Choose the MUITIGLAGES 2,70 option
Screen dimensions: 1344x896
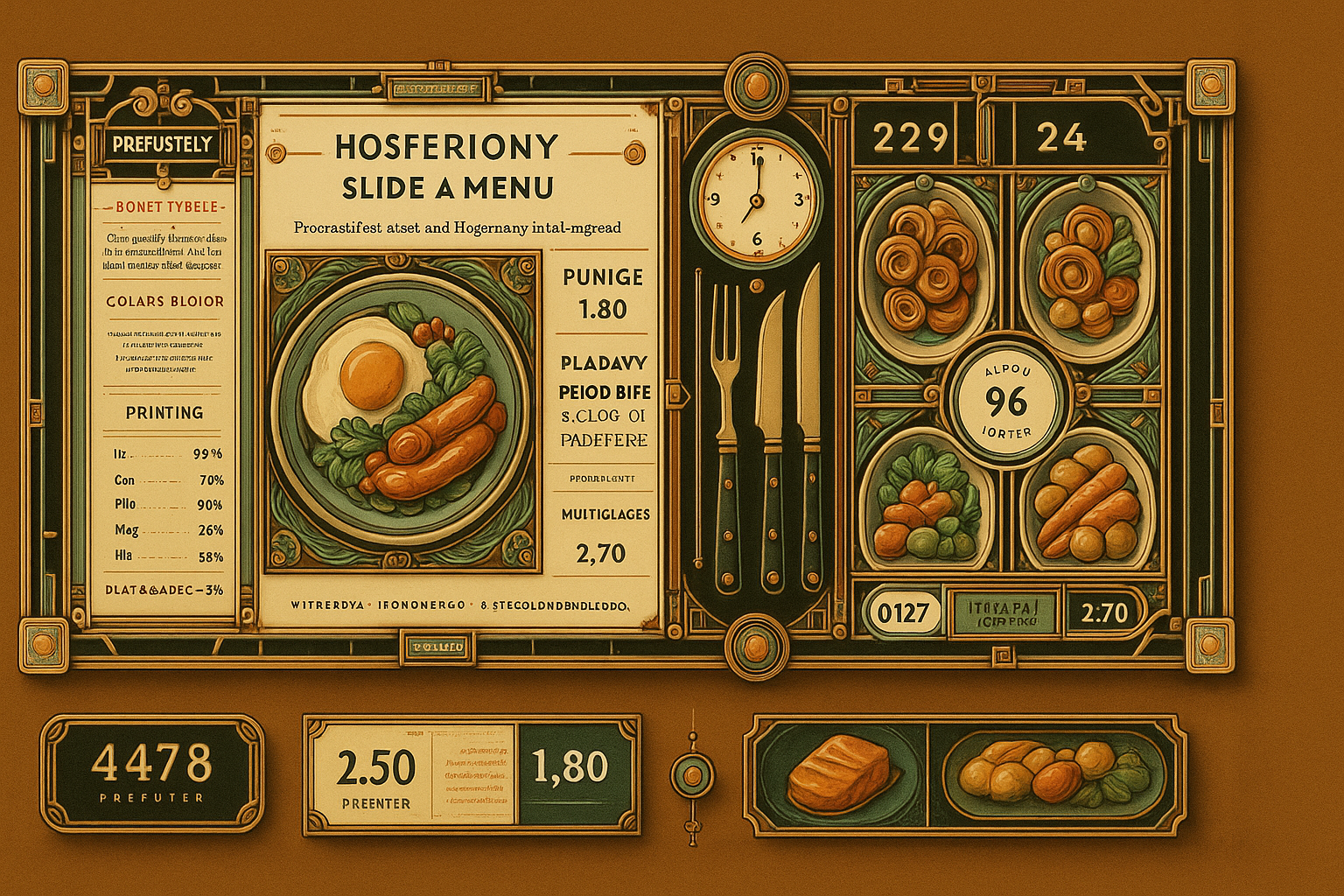coord(601,534)
